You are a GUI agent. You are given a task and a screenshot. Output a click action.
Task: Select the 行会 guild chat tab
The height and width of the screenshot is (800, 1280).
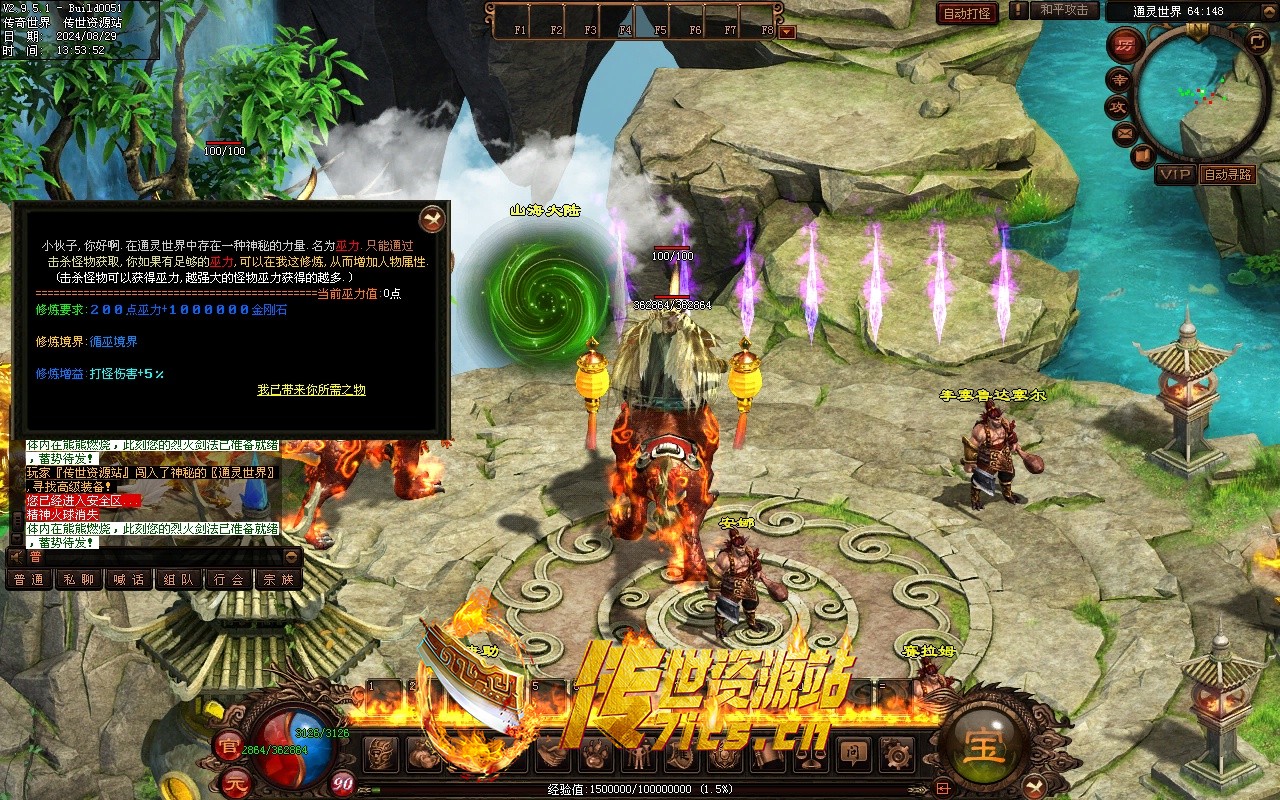(229, 579)
